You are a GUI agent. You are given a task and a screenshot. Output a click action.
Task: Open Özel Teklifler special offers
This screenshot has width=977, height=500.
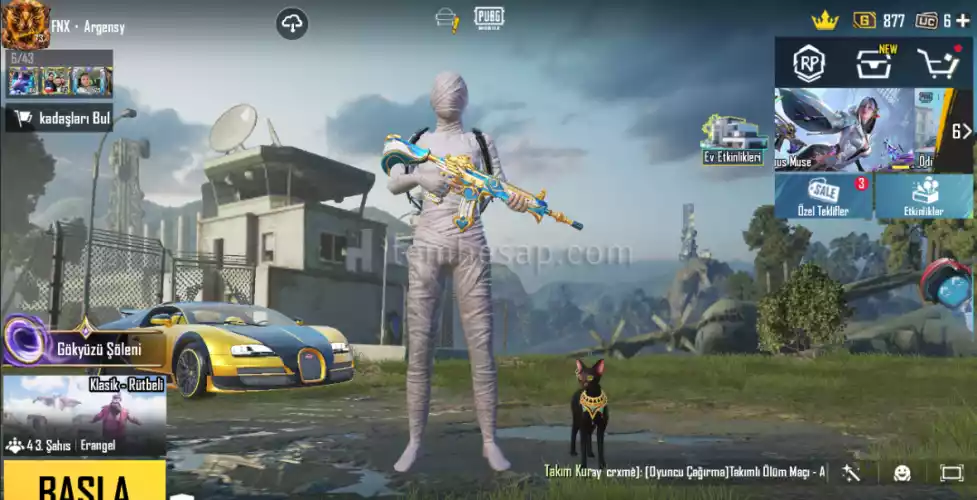[823, 197]
